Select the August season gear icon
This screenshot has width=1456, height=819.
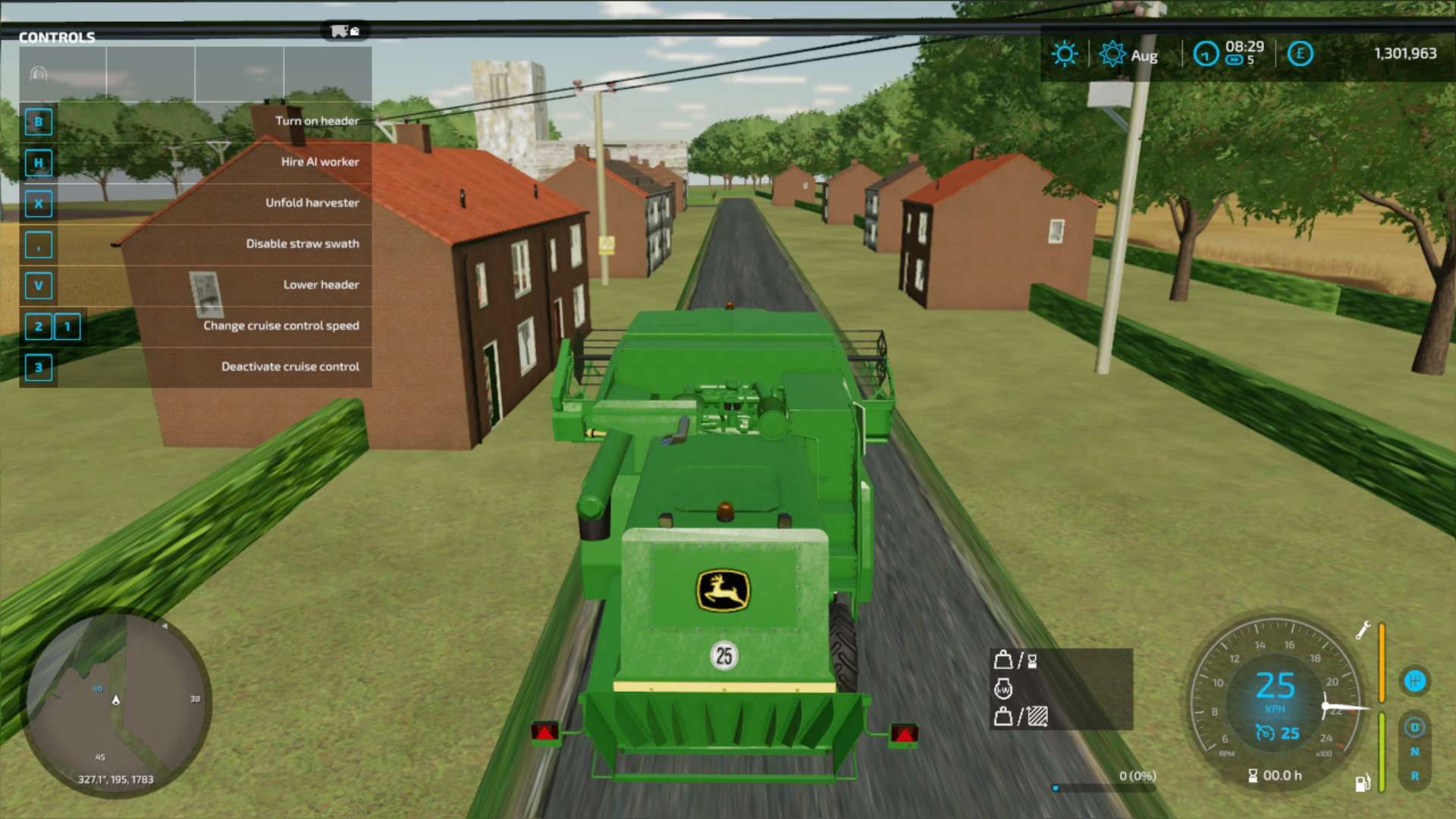coord(1112,54)
